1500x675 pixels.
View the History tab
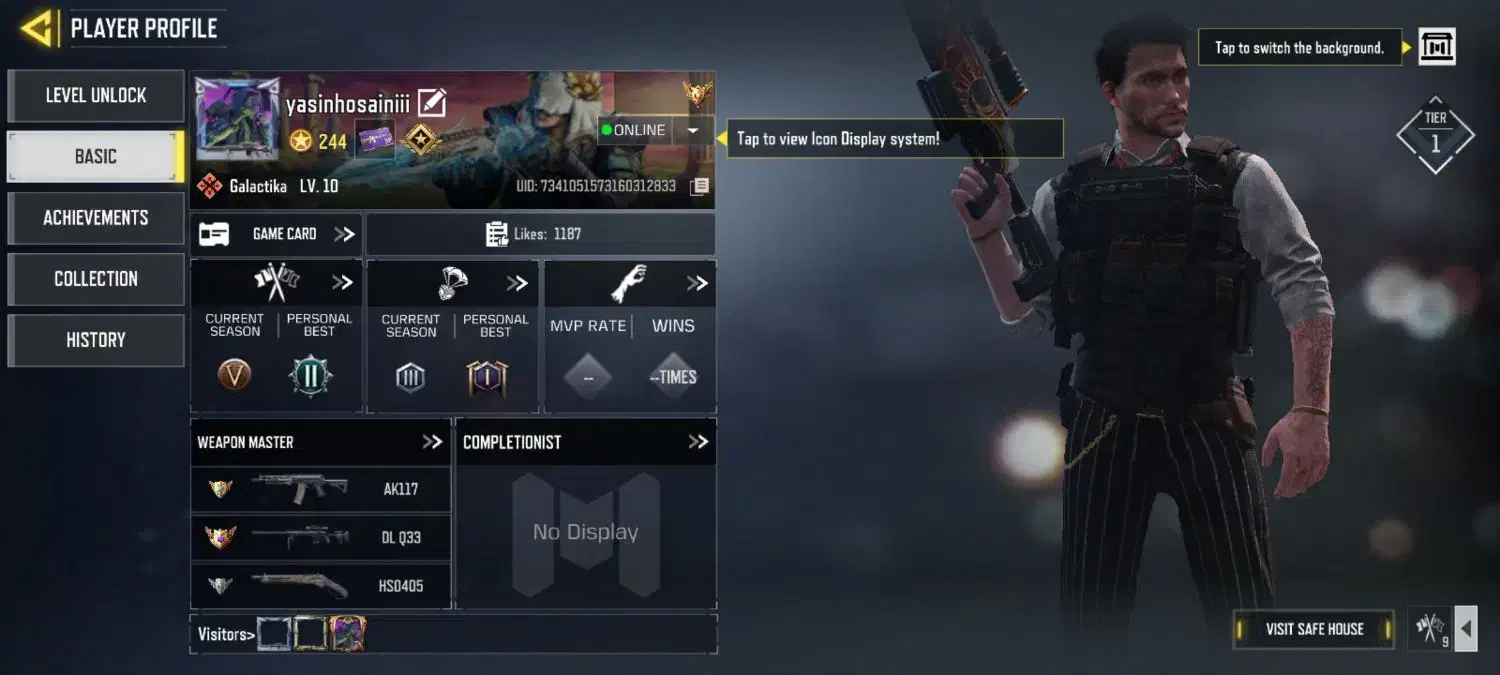click(96, 340)
